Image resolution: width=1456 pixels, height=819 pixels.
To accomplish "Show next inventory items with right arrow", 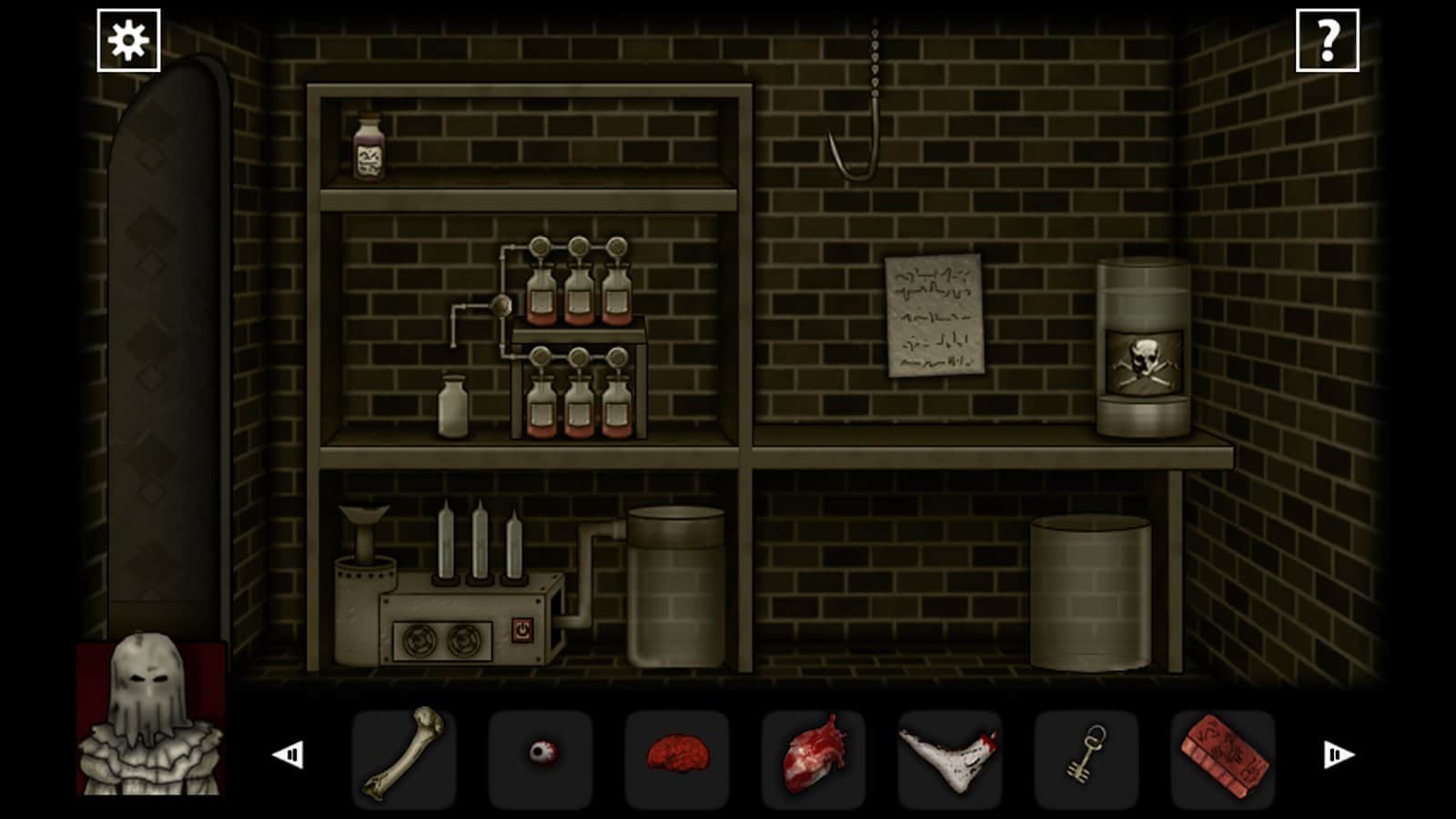I will pos(1338,754).
